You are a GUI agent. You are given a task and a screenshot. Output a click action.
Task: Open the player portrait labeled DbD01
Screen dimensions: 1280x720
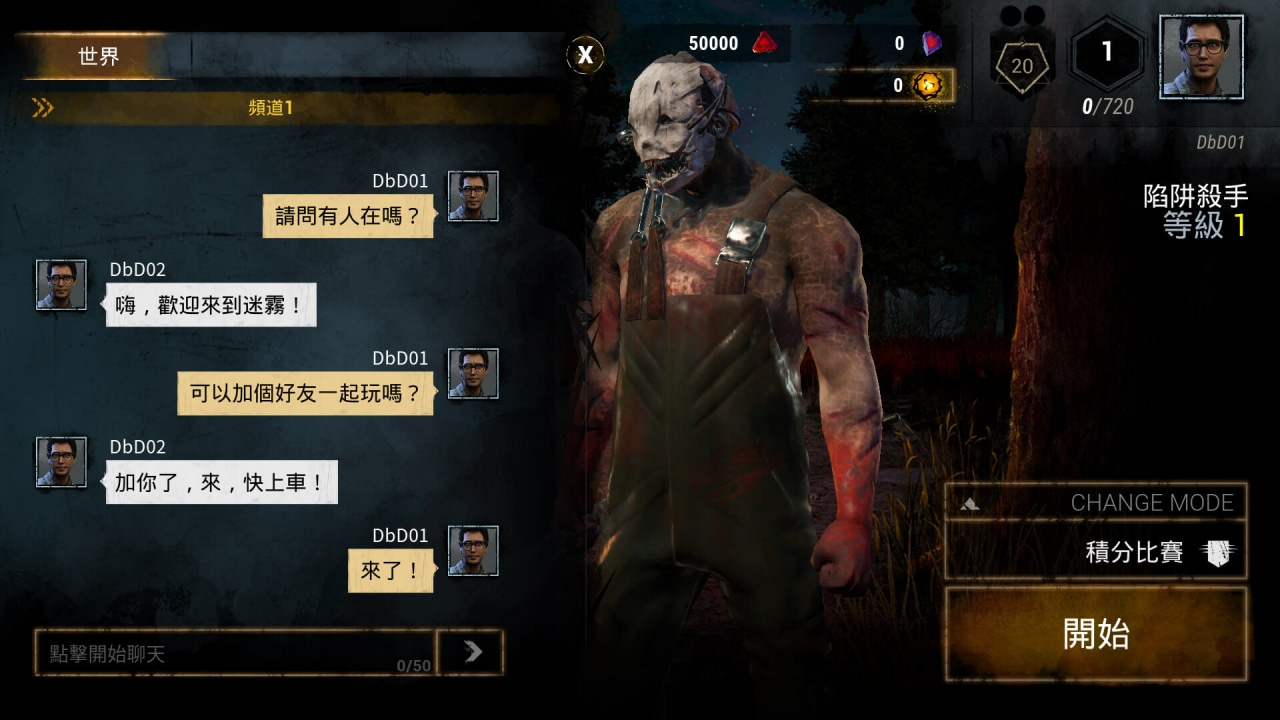(x=1201, y=57)
